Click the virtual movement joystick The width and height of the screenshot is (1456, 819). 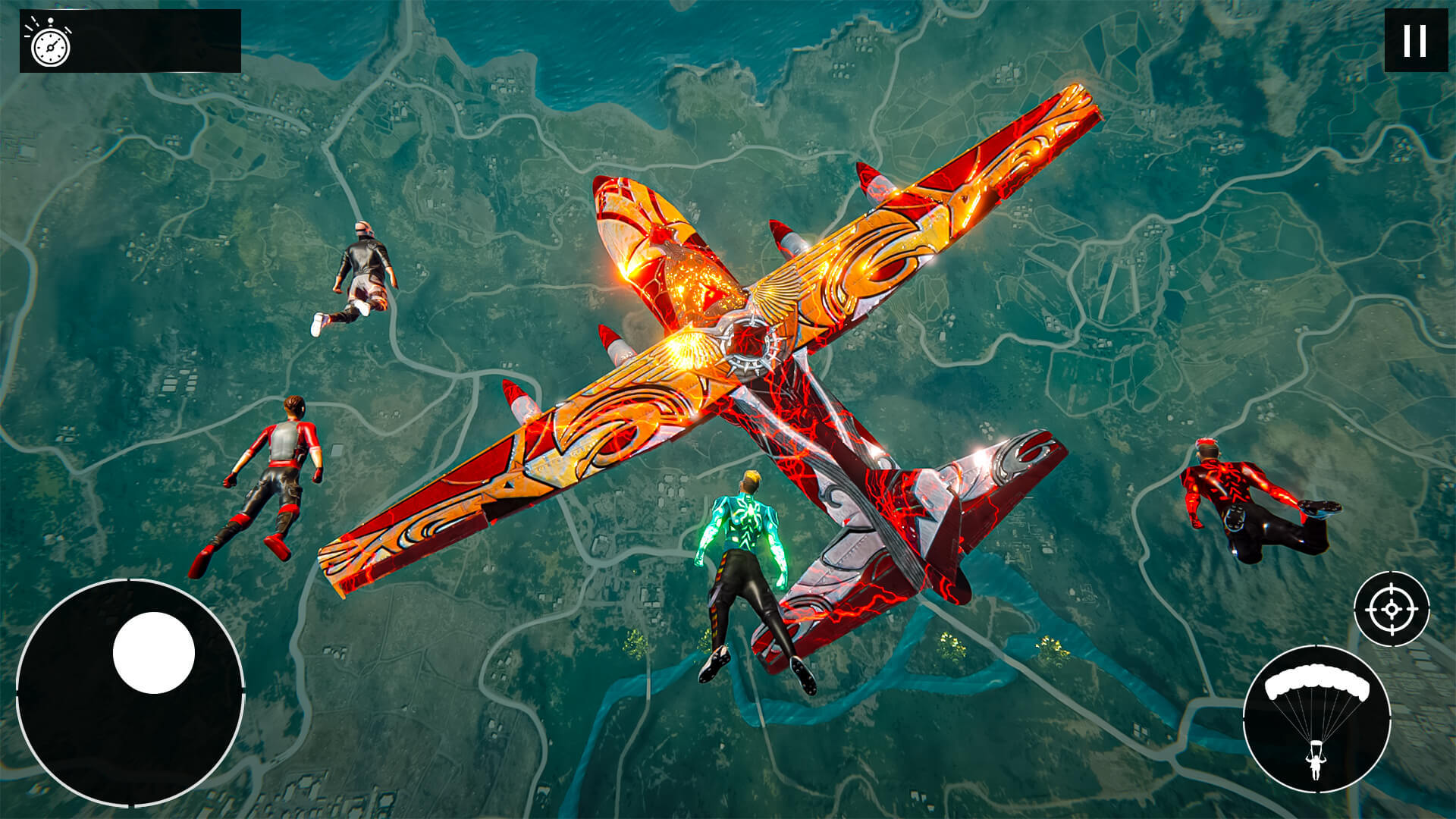[153, 653]
